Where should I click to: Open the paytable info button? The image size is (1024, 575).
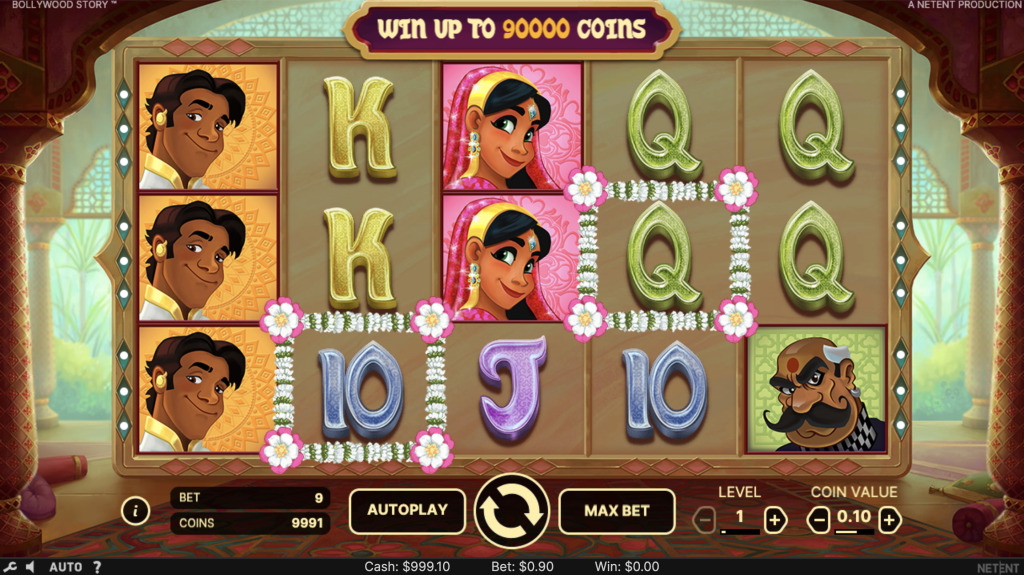(x=135, y=511)
